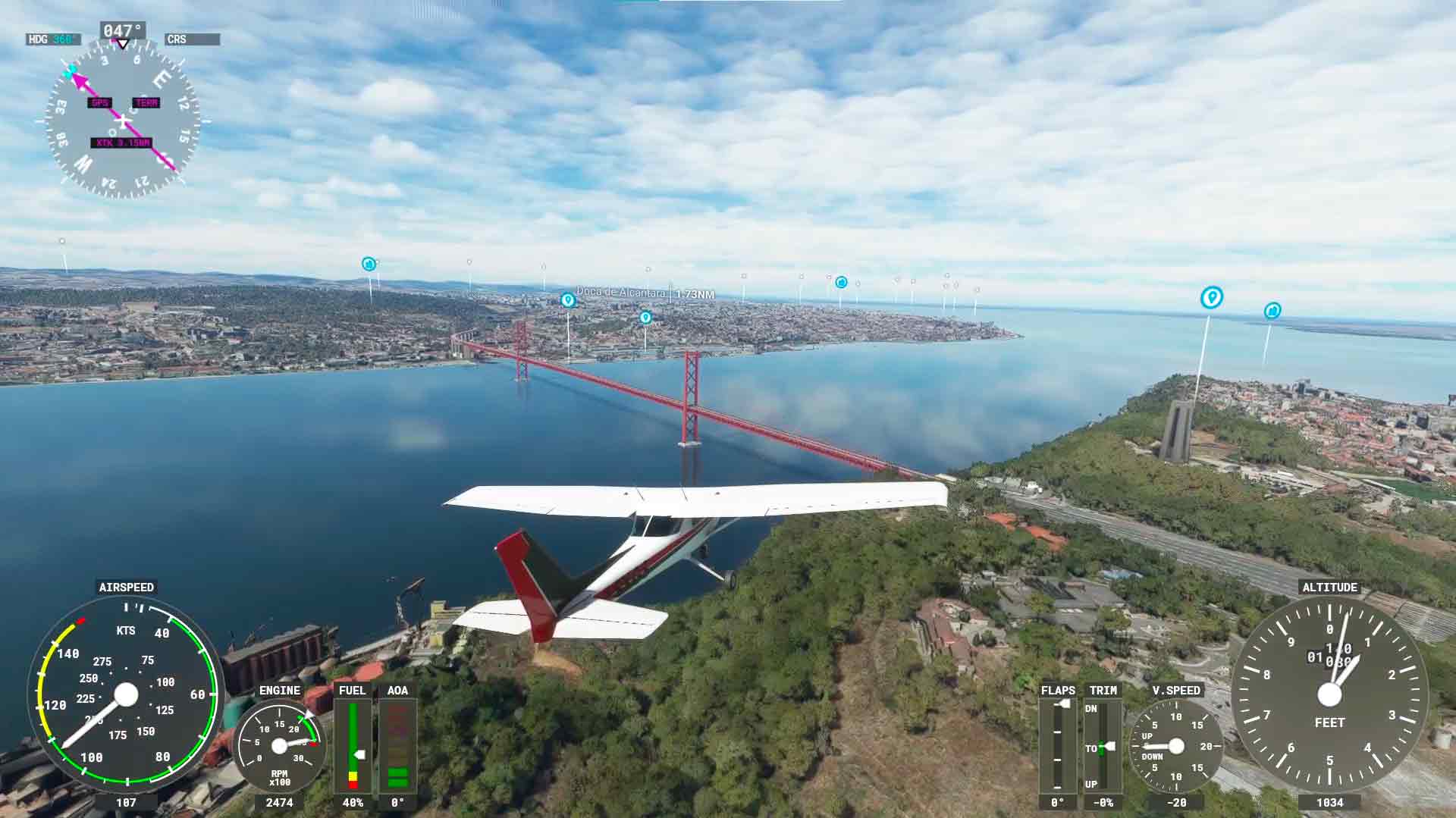The width and height of the screenshot is (1456, 818).
Task: Click the POI pin above the Cristo Rei monument
Action: tap(1211, 299)
